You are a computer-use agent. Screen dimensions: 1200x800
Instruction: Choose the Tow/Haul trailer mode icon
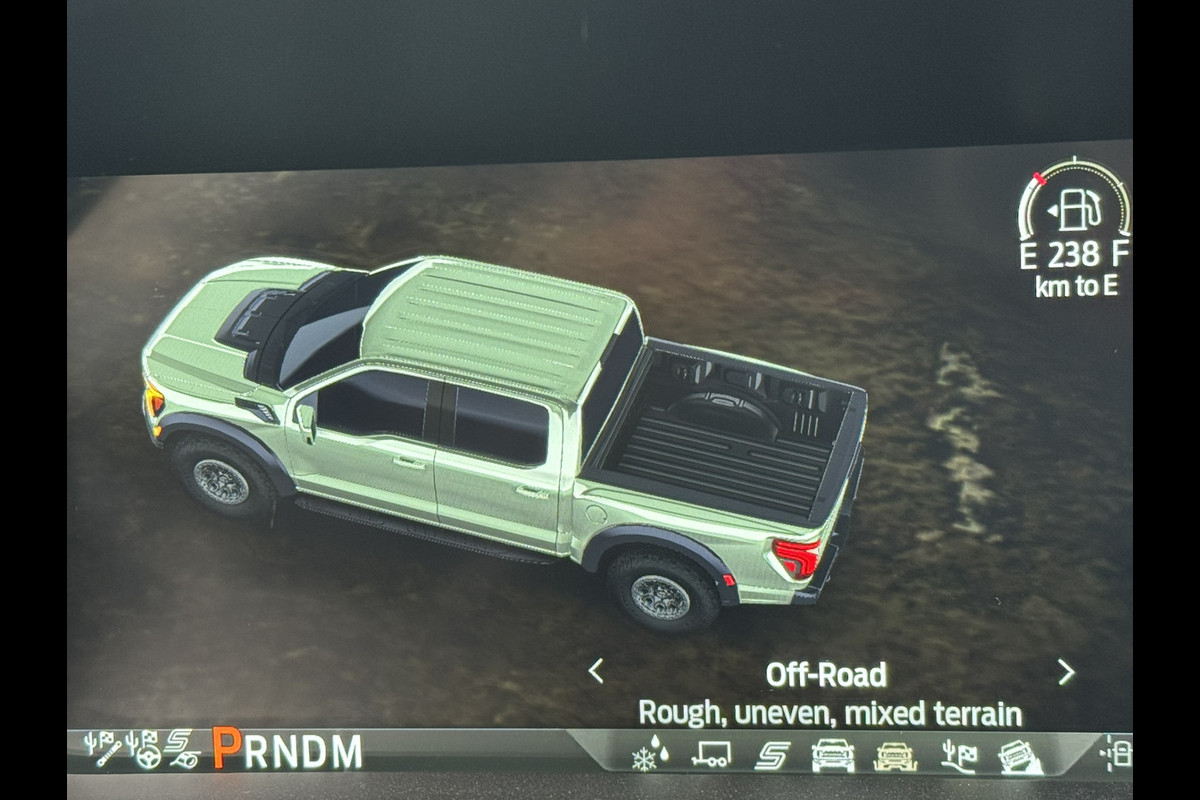(710, 754)
